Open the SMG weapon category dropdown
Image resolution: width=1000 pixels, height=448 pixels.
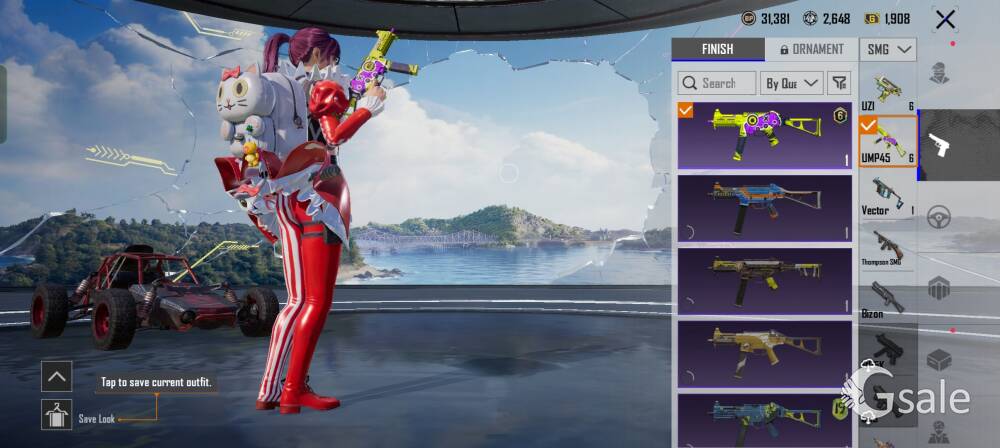click(888, 49)
